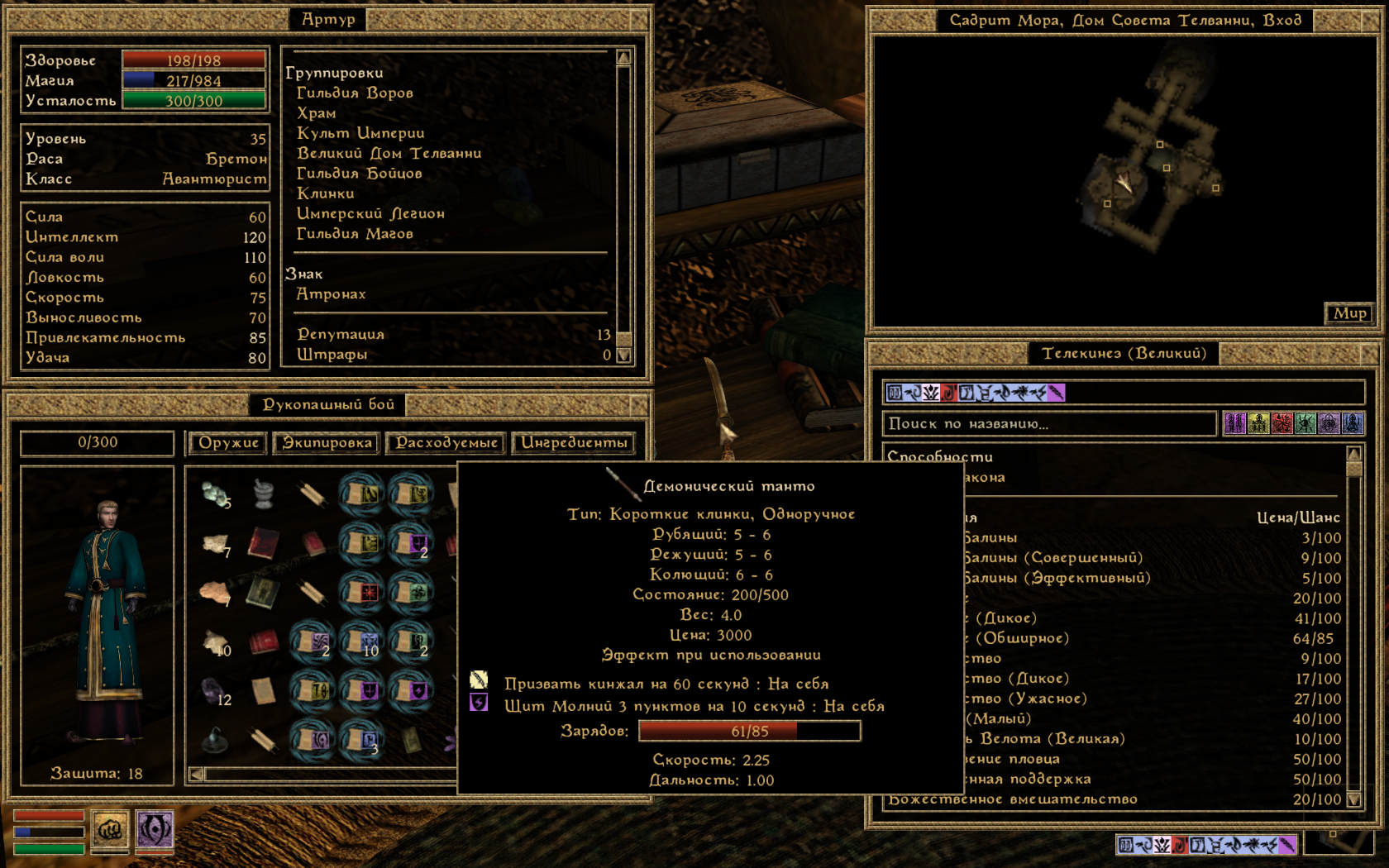Switch to the Экипировка tab
The height and width of the screenshot is (868, 1389).
tap(327, 443)
